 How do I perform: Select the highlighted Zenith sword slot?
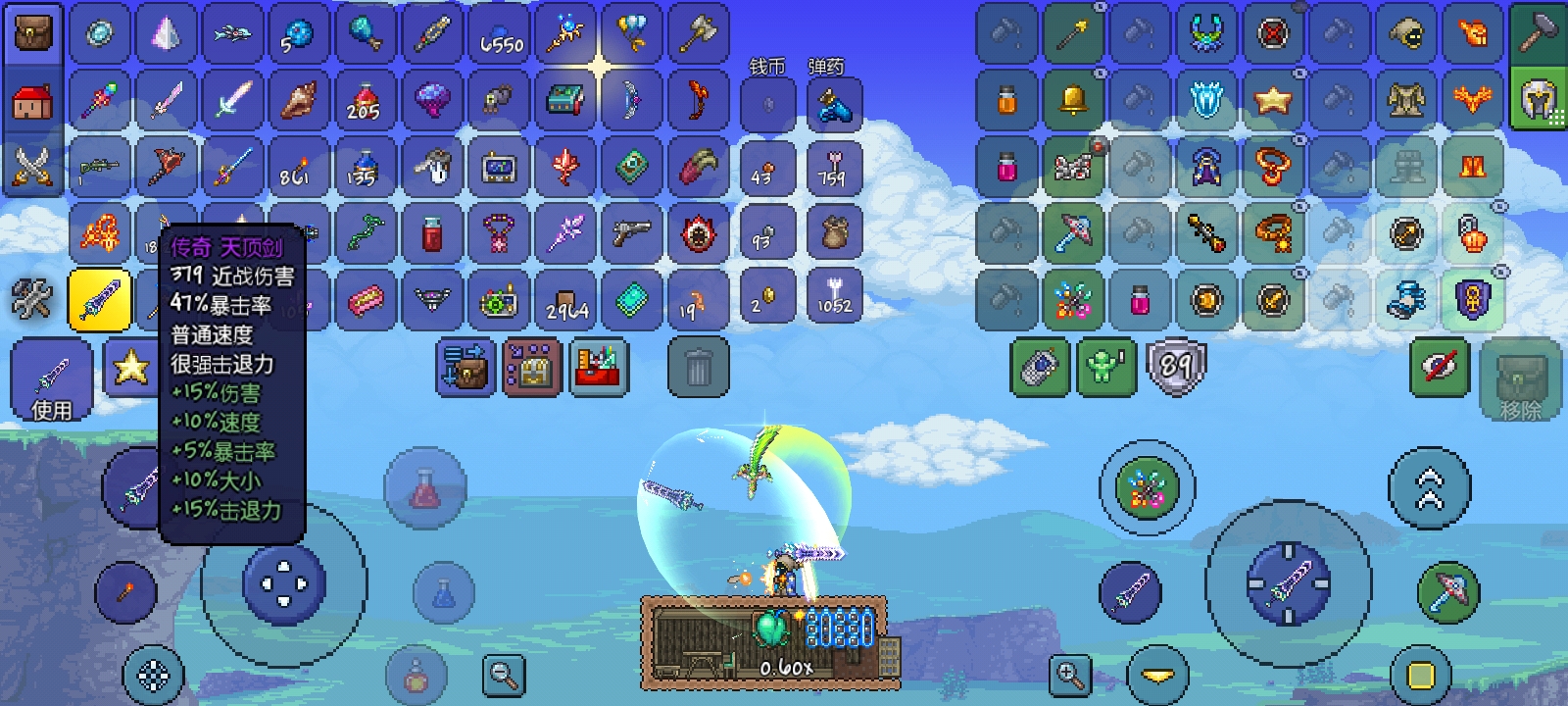click(x=100, y=299)
